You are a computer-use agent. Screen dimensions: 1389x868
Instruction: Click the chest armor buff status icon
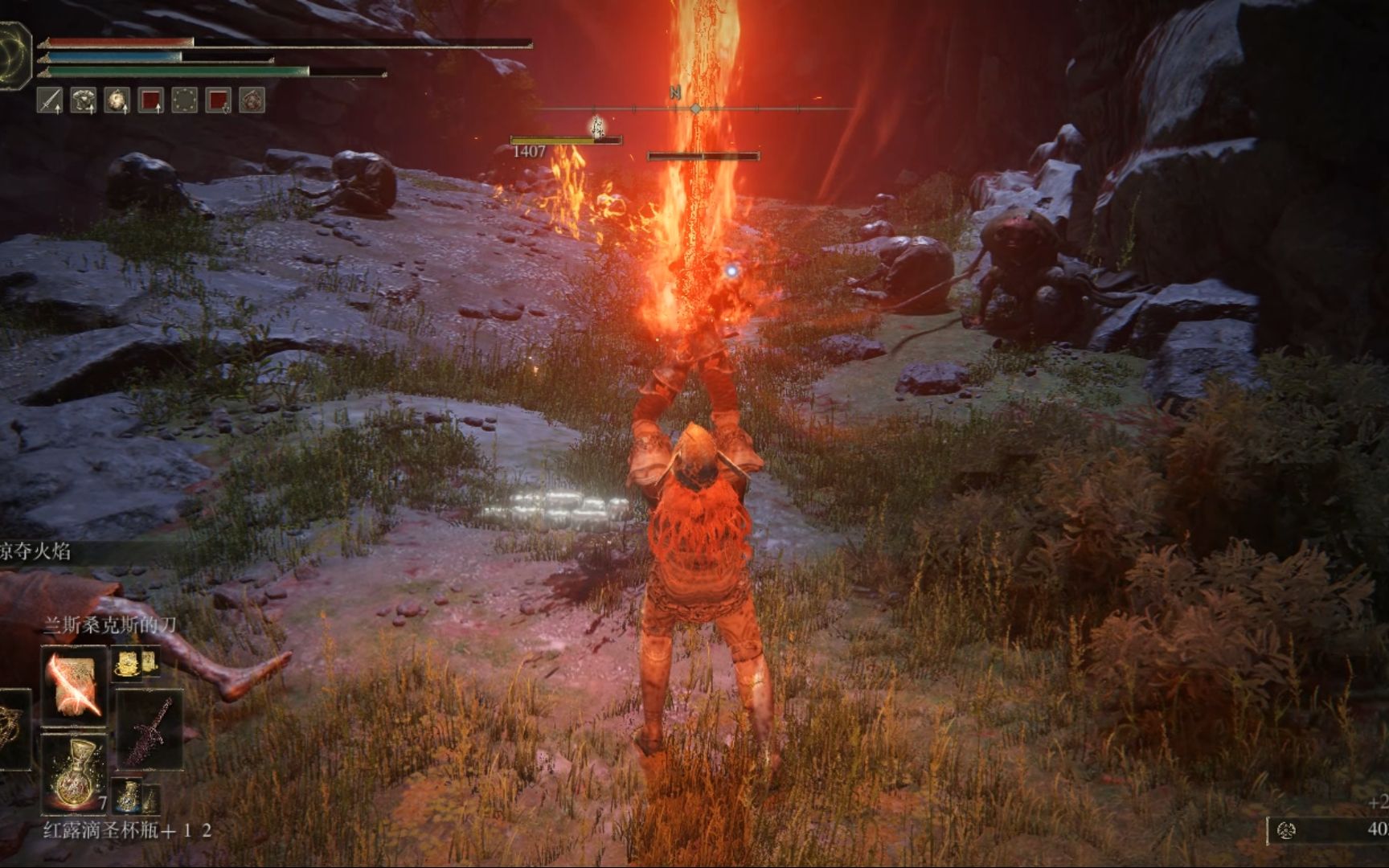click(84, 100)
